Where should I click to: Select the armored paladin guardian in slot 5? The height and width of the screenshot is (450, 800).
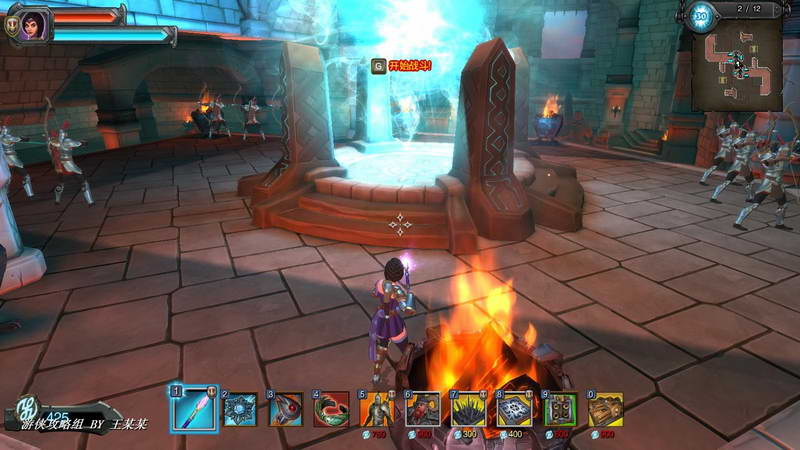[377, 410]
